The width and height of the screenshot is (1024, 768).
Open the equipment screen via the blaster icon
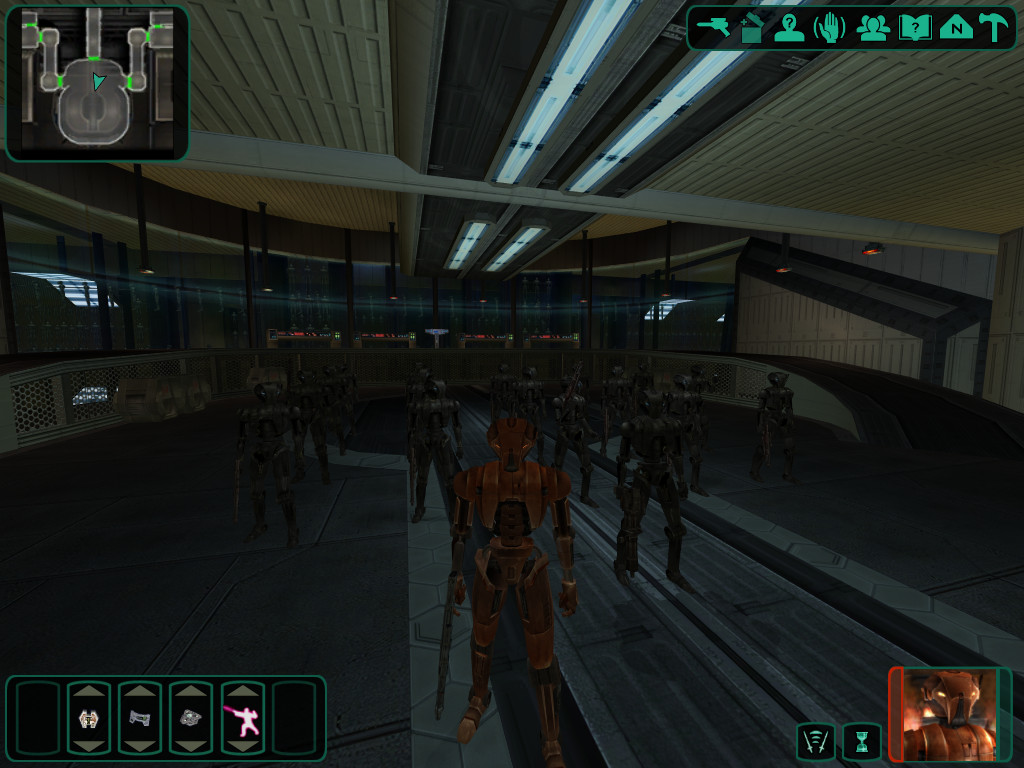pyautogui.click(x=714, y=28)
